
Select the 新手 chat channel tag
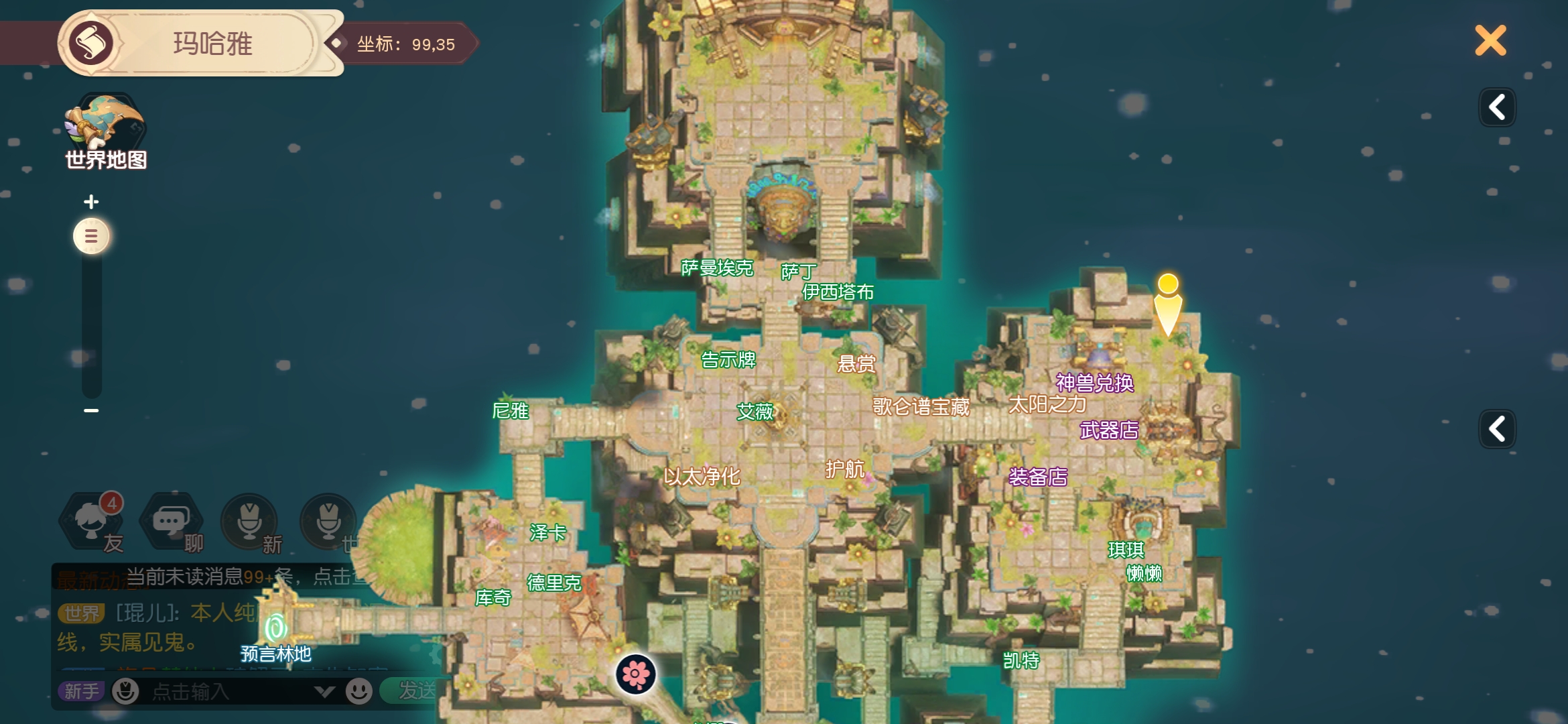(81, 691)
